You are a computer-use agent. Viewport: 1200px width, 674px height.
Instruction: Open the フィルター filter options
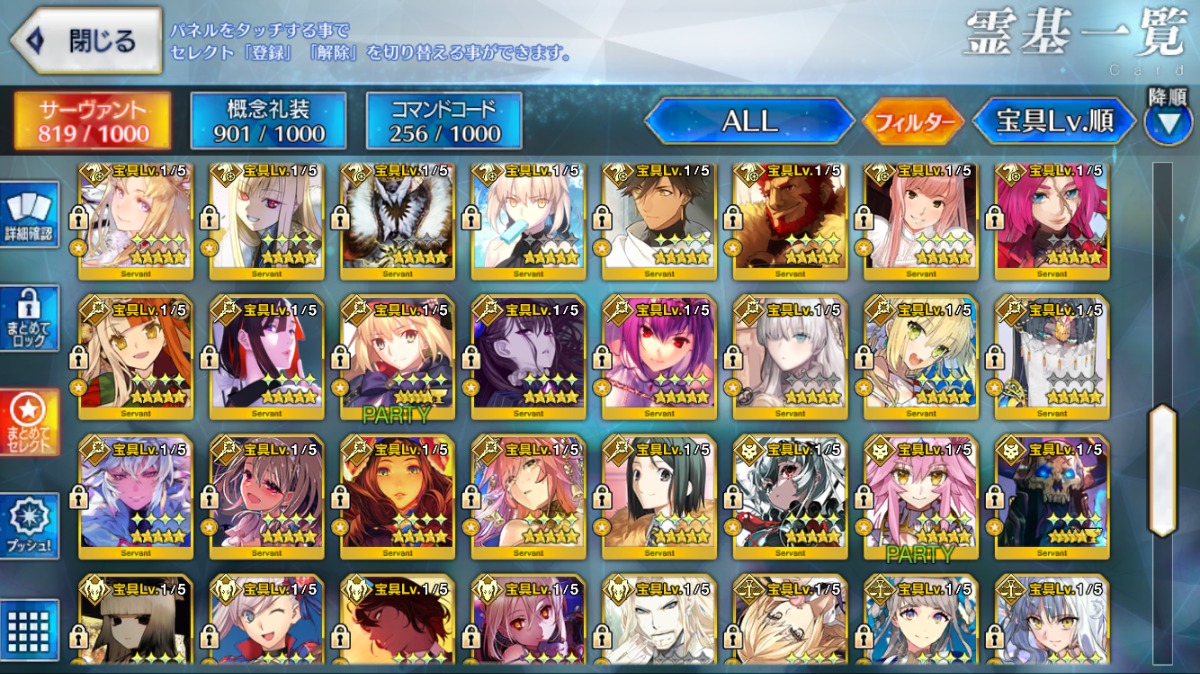tap(914, 122)
